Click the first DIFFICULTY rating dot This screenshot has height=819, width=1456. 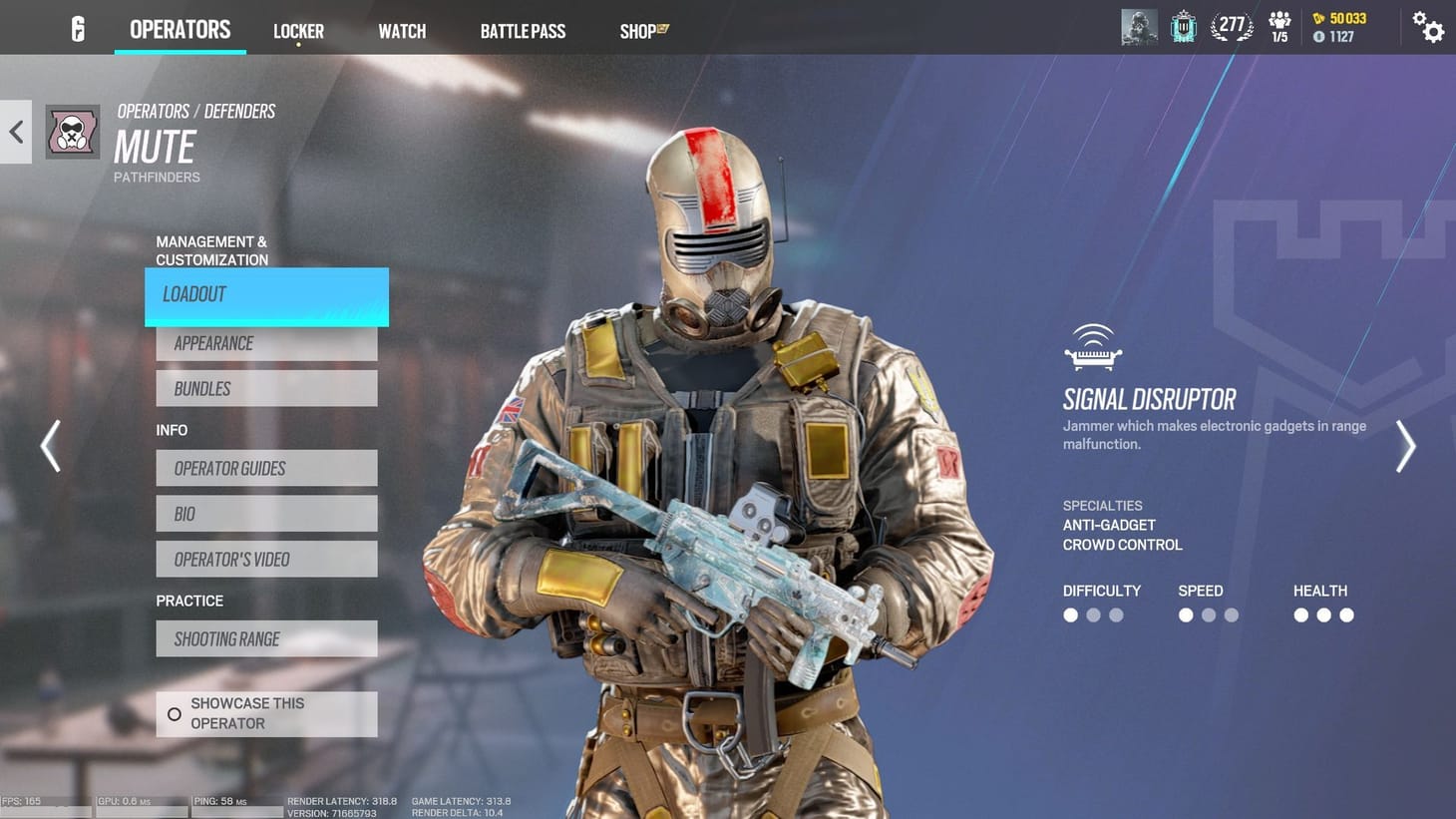tap(1070, 615)
